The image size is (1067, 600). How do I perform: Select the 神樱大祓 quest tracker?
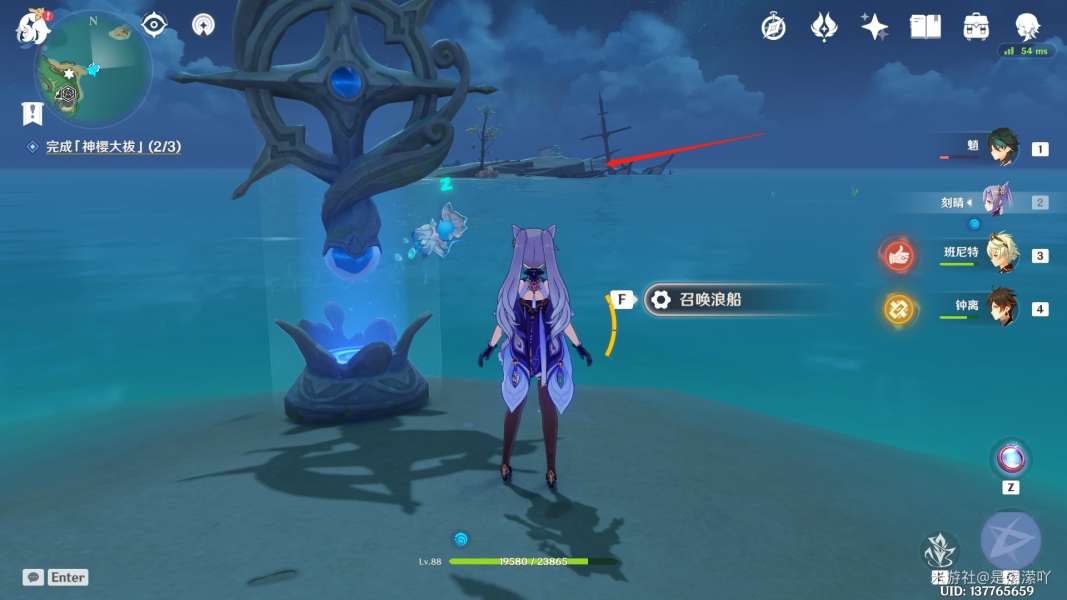click(112, 147)
